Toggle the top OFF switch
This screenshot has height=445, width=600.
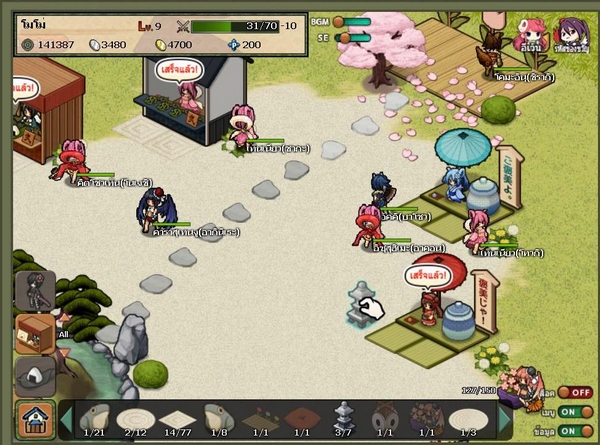click(575, 392)
